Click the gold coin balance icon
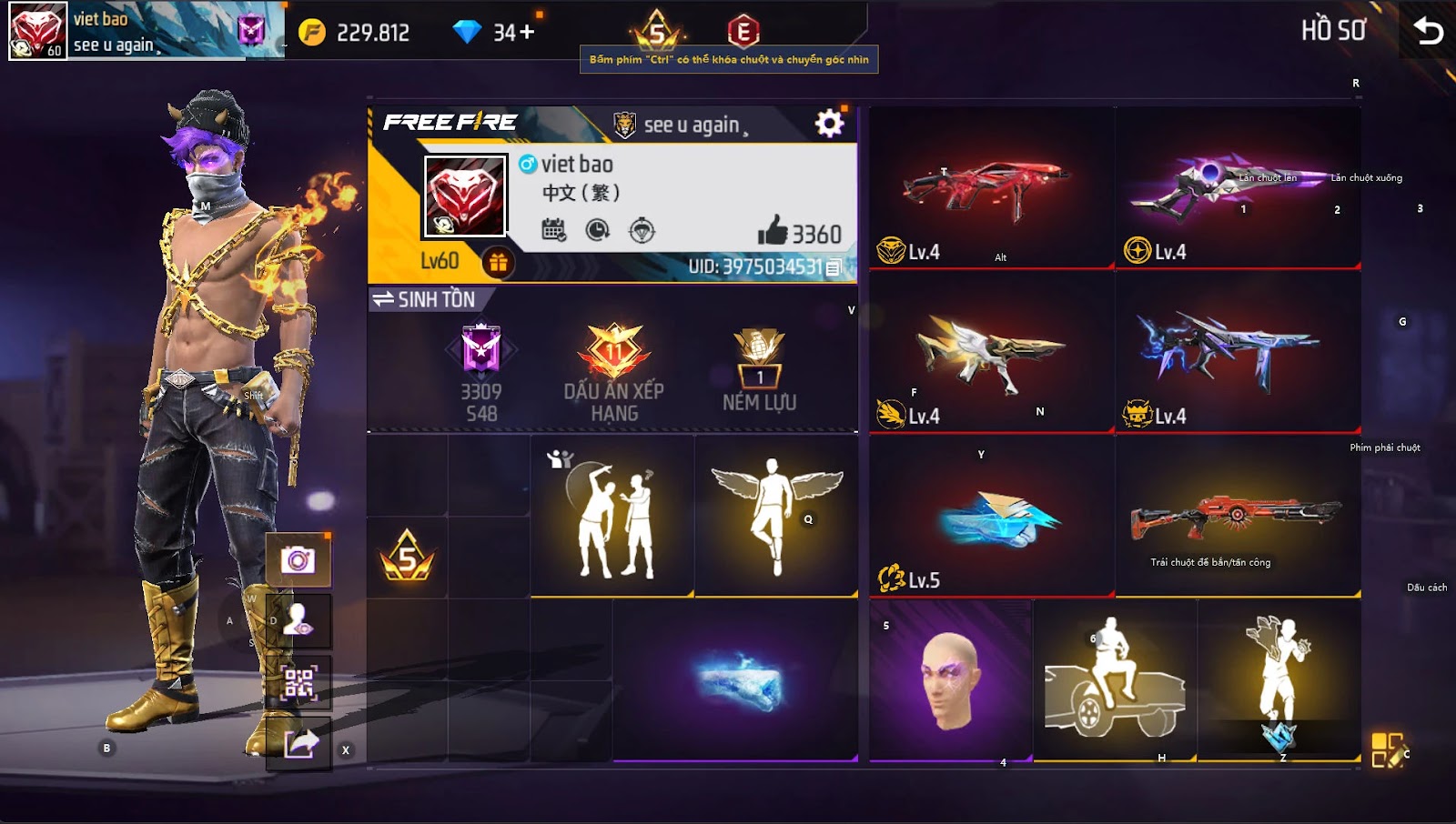The image size is (1456, 824). coord(312,33)
